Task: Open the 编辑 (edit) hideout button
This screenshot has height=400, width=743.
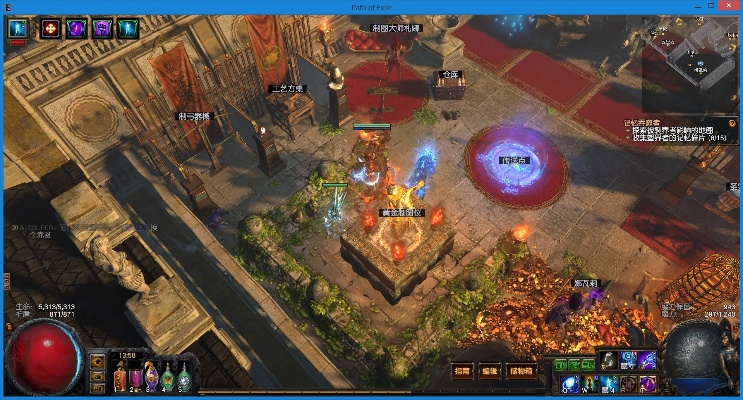Action: pyautogui.click(x=490, y=370)
